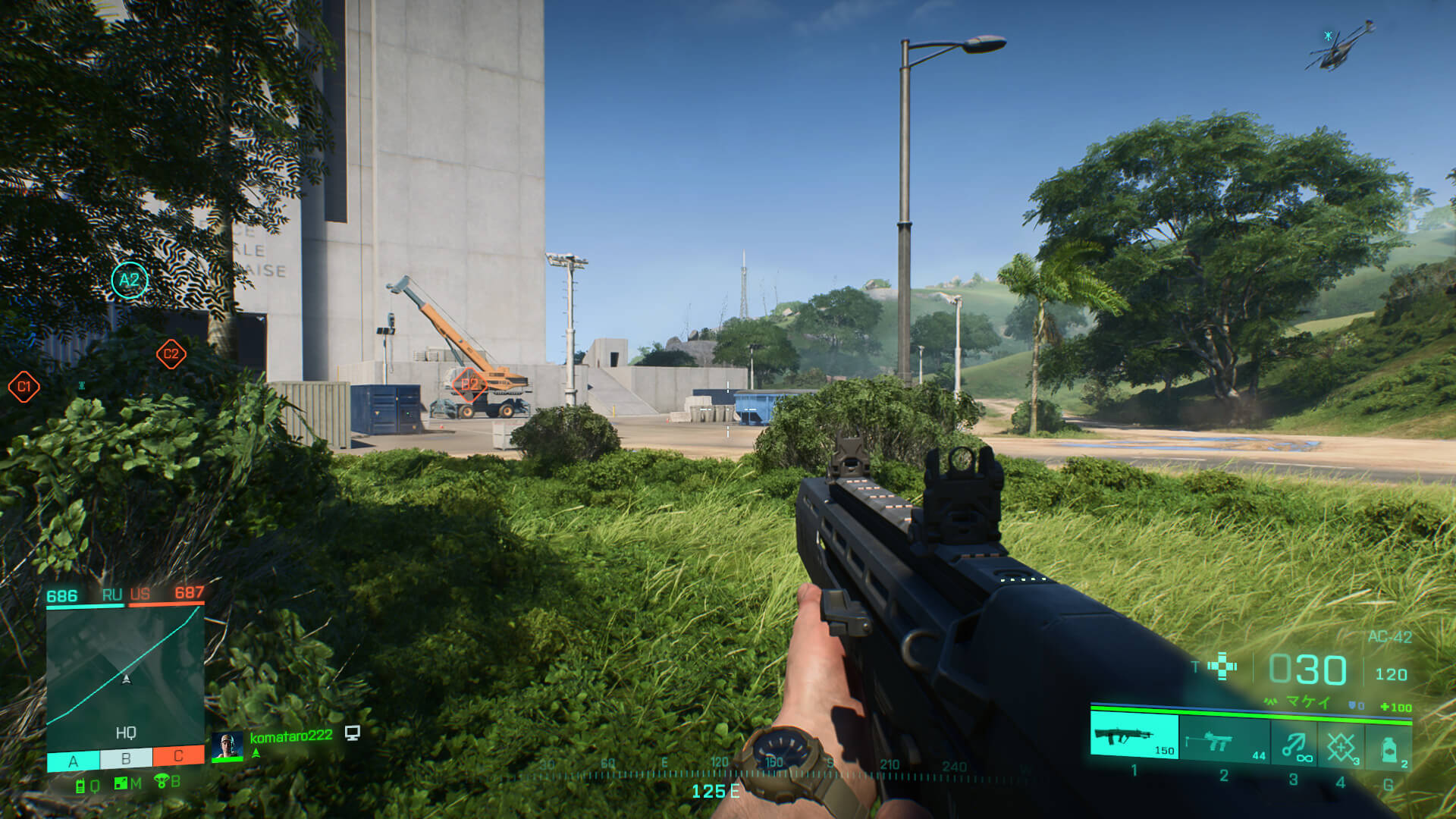
Task: Click the B2 objective marker
Action: point(470,383)
